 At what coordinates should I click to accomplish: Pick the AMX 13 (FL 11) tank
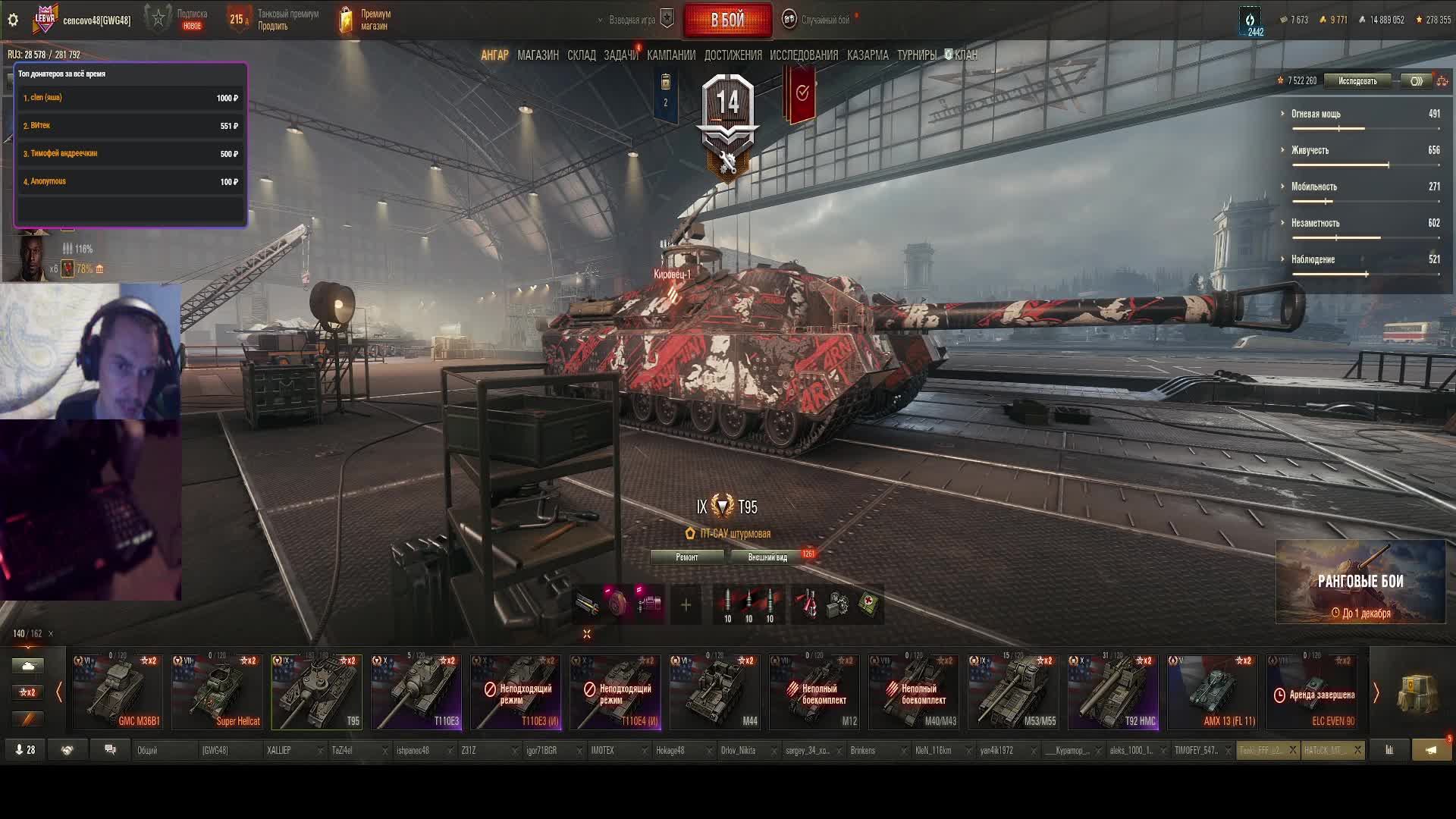(x=1212, y=692)
